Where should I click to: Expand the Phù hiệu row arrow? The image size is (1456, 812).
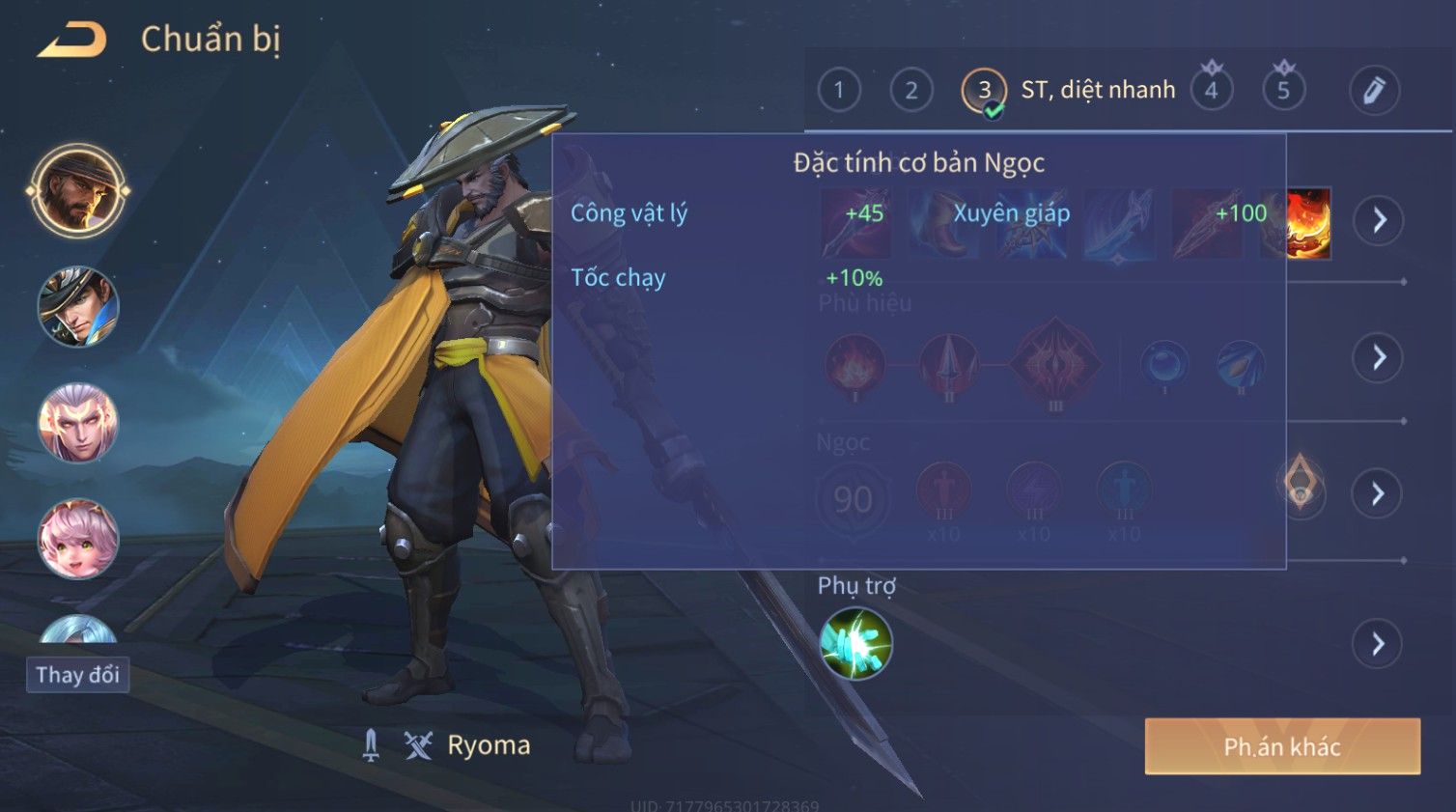click(x=1378, y=358)
